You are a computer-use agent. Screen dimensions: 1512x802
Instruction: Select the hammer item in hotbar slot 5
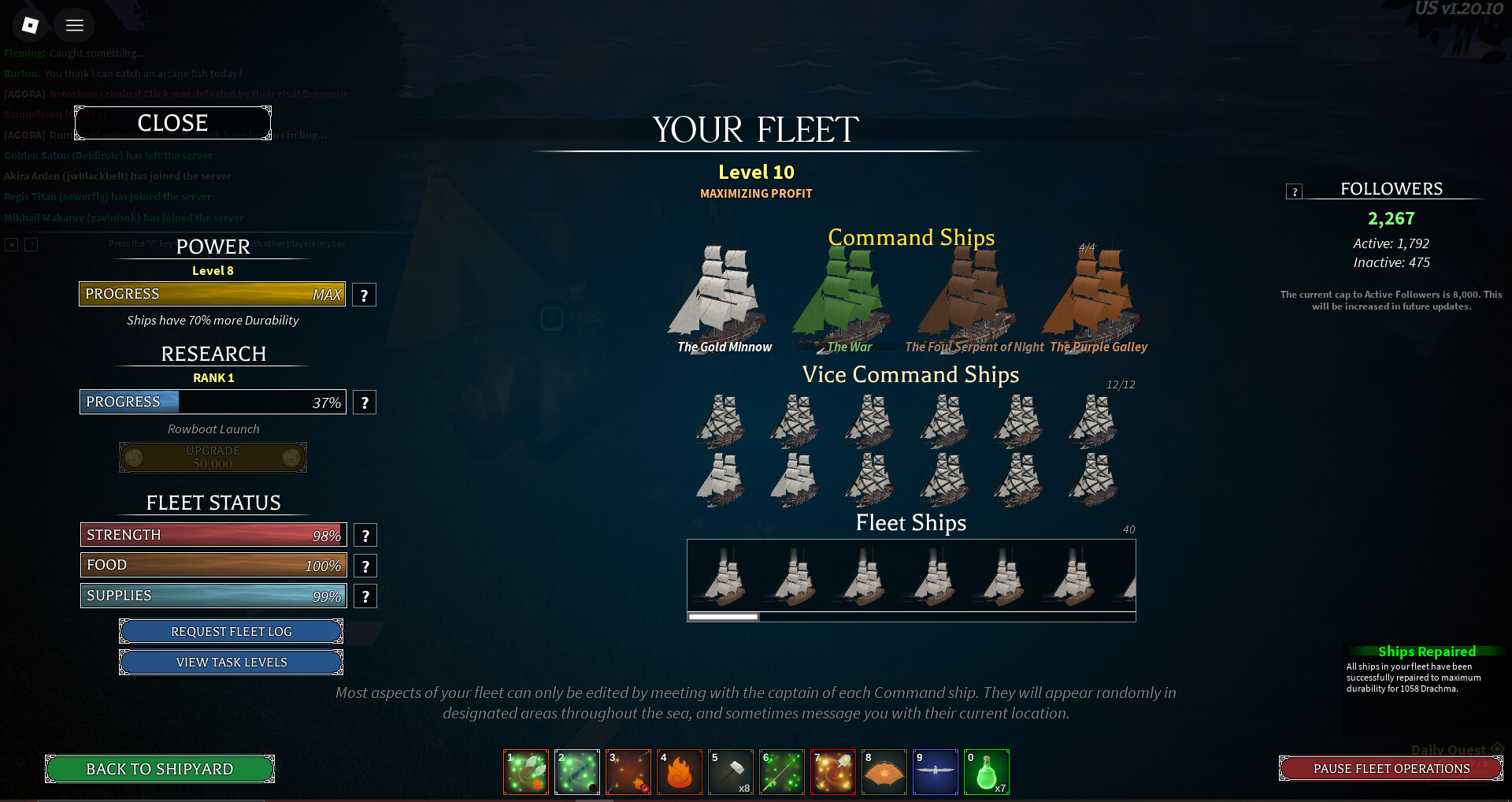[x=730, y=772]
